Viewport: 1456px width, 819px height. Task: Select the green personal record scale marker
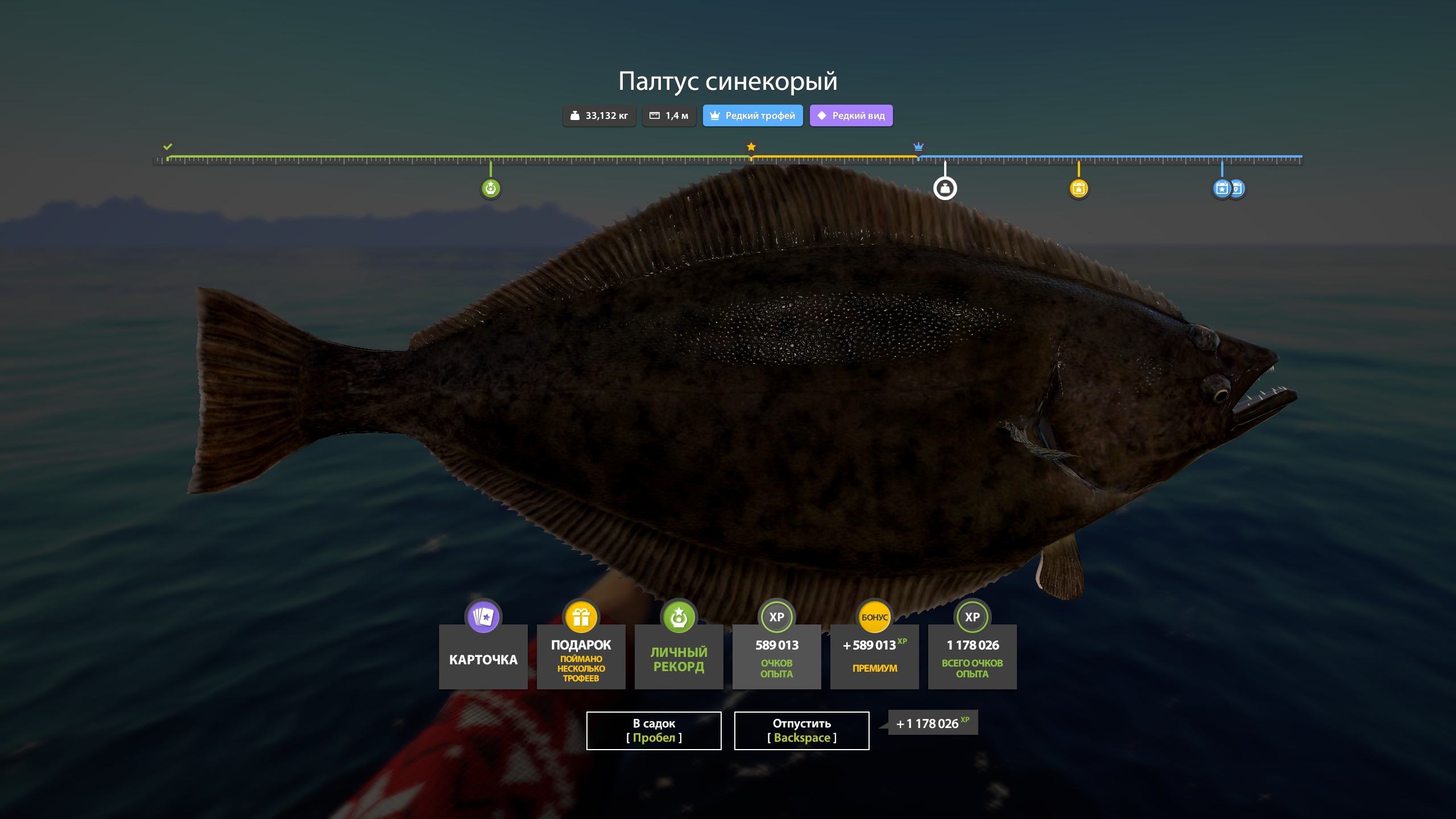coord(490,188)
